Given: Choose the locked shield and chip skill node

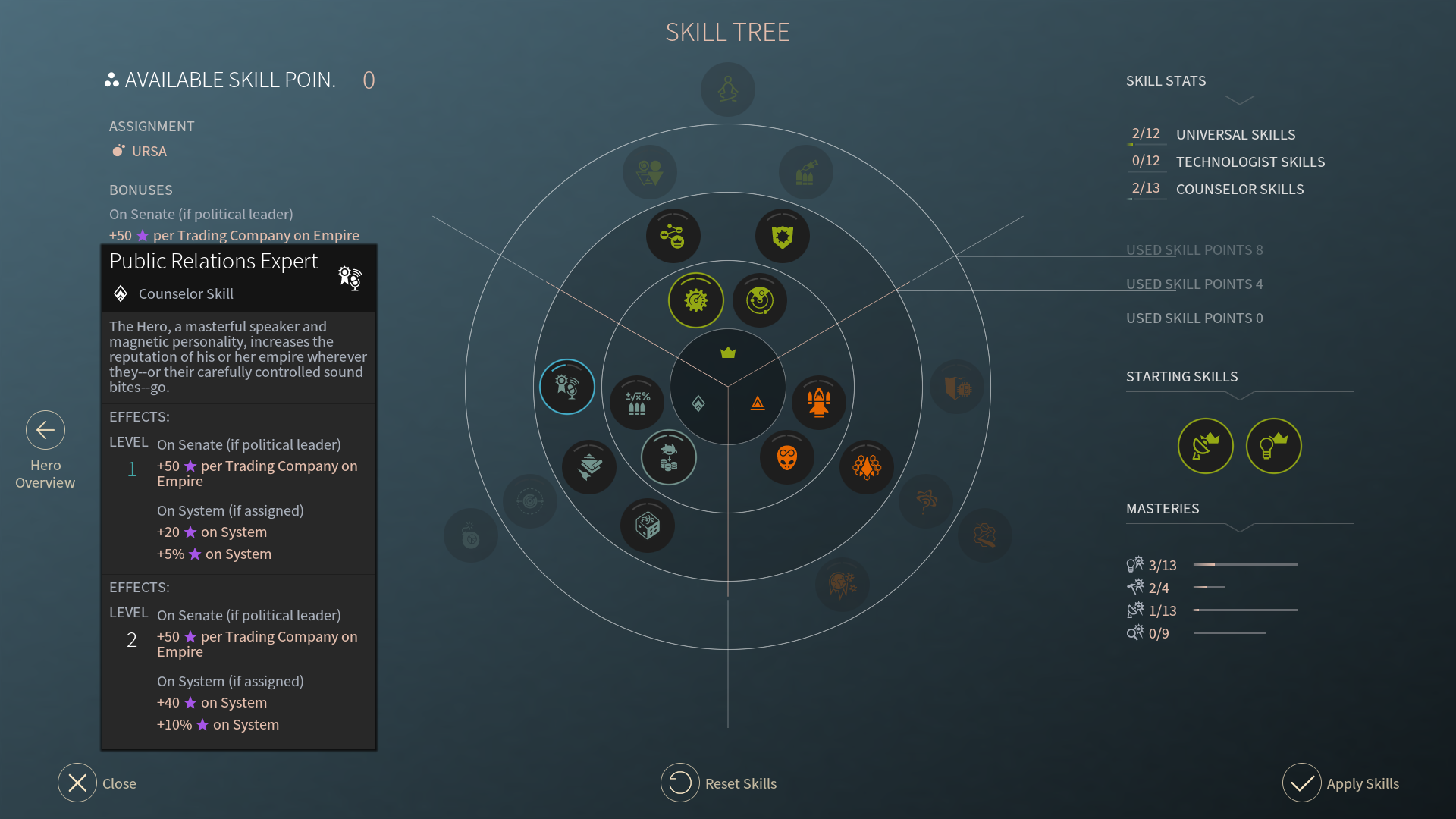Looking at the screenshot, I should point(957,388).
